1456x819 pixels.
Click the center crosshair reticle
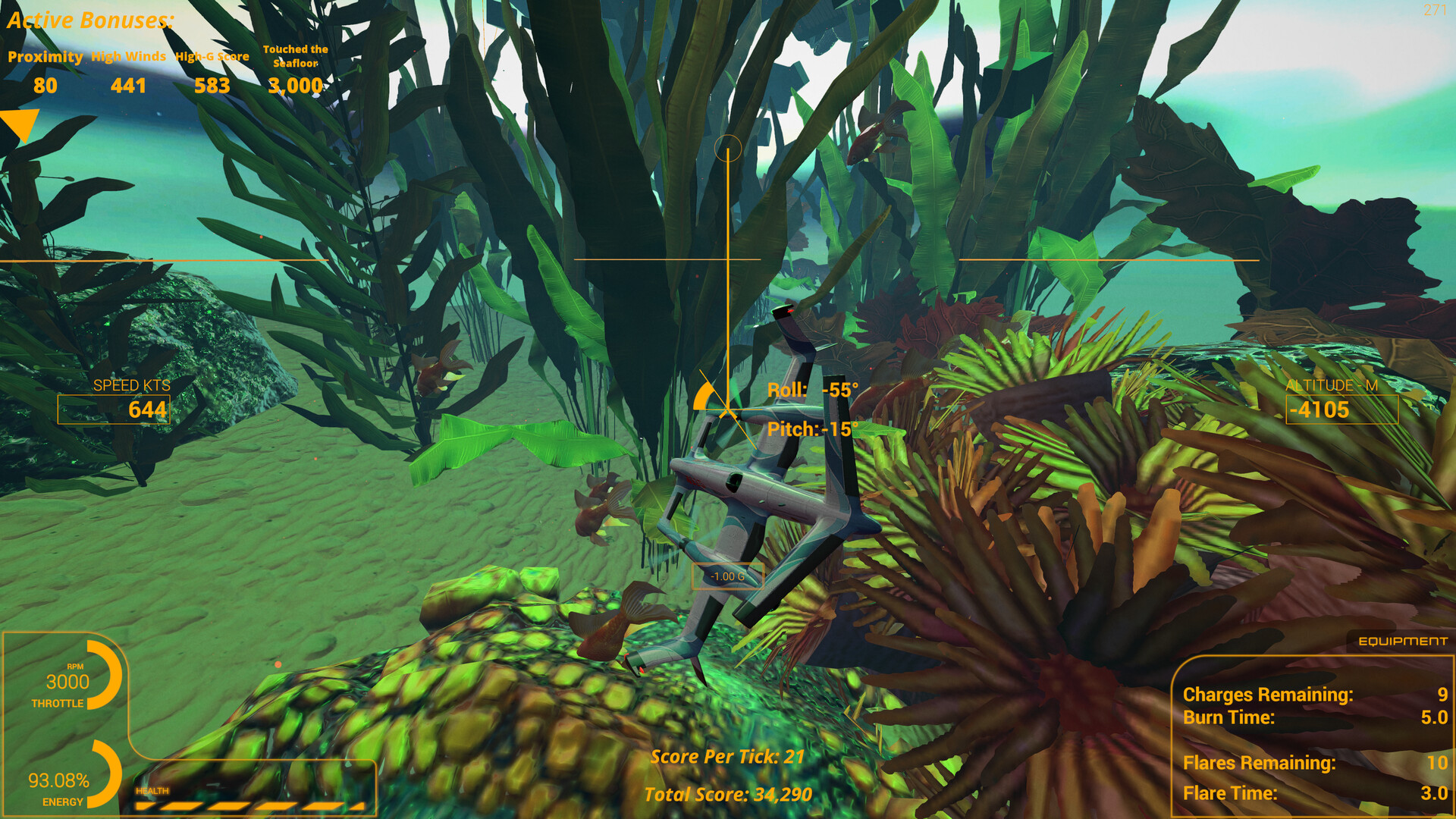pyautogui.click(x=730, y=149)
